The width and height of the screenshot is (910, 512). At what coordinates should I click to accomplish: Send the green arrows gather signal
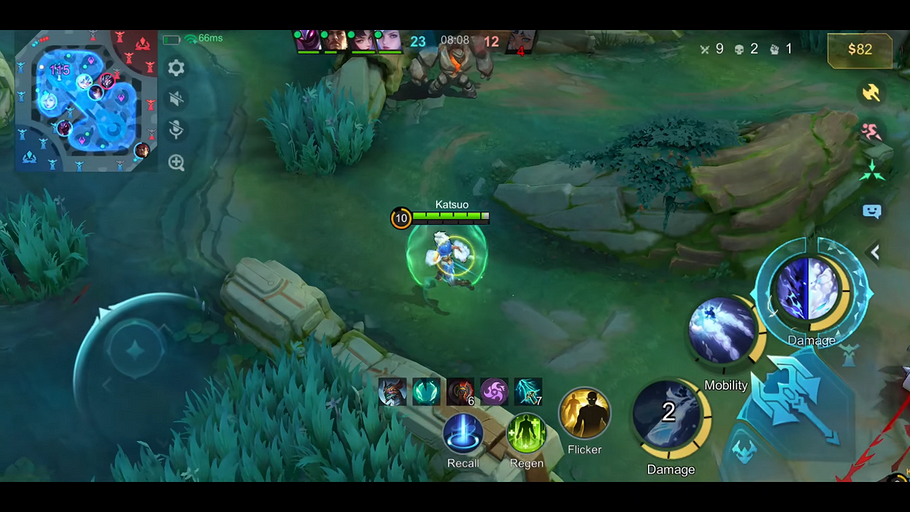pyautogui.click(x=871, y=171)
